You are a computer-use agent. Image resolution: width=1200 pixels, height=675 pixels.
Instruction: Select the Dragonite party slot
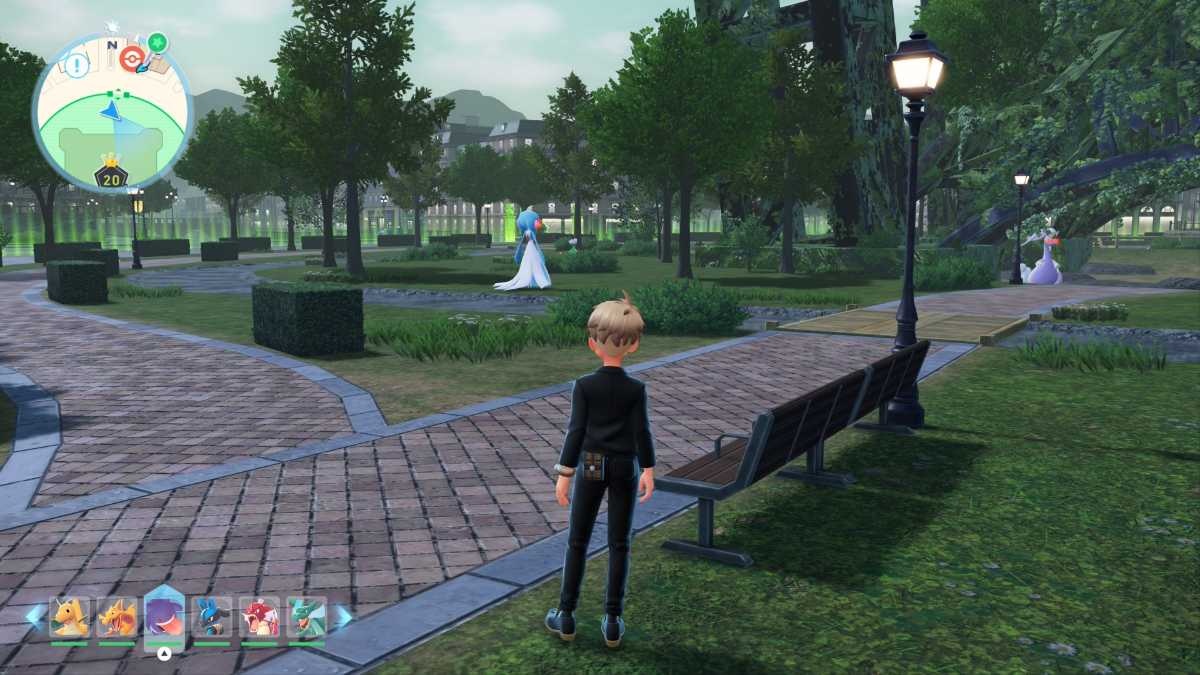pos(69,617)
